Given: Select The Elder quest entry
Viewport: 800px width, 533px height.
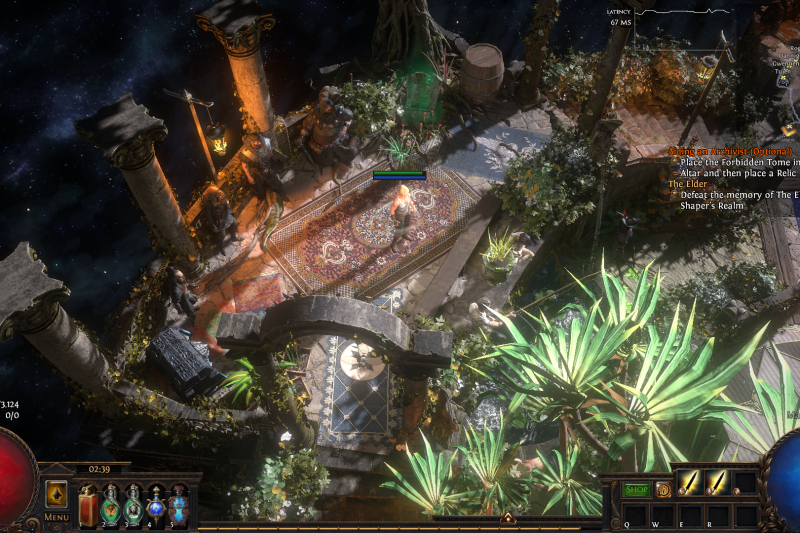Looking at the screenshot, I should pos(687,184).
